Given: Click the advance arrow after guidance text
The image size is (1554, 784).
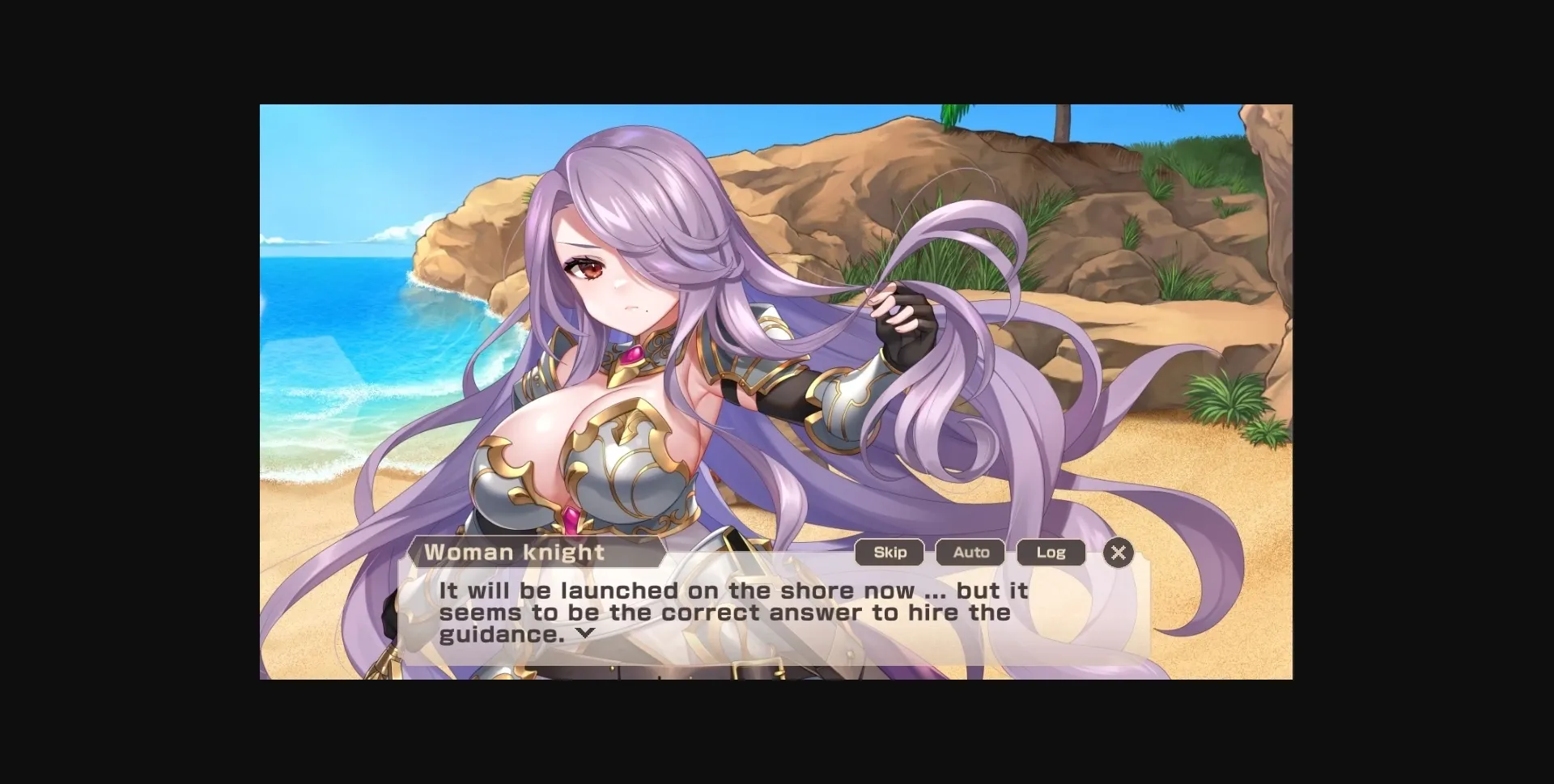Looking at the screenshot, I should point(587,634).
